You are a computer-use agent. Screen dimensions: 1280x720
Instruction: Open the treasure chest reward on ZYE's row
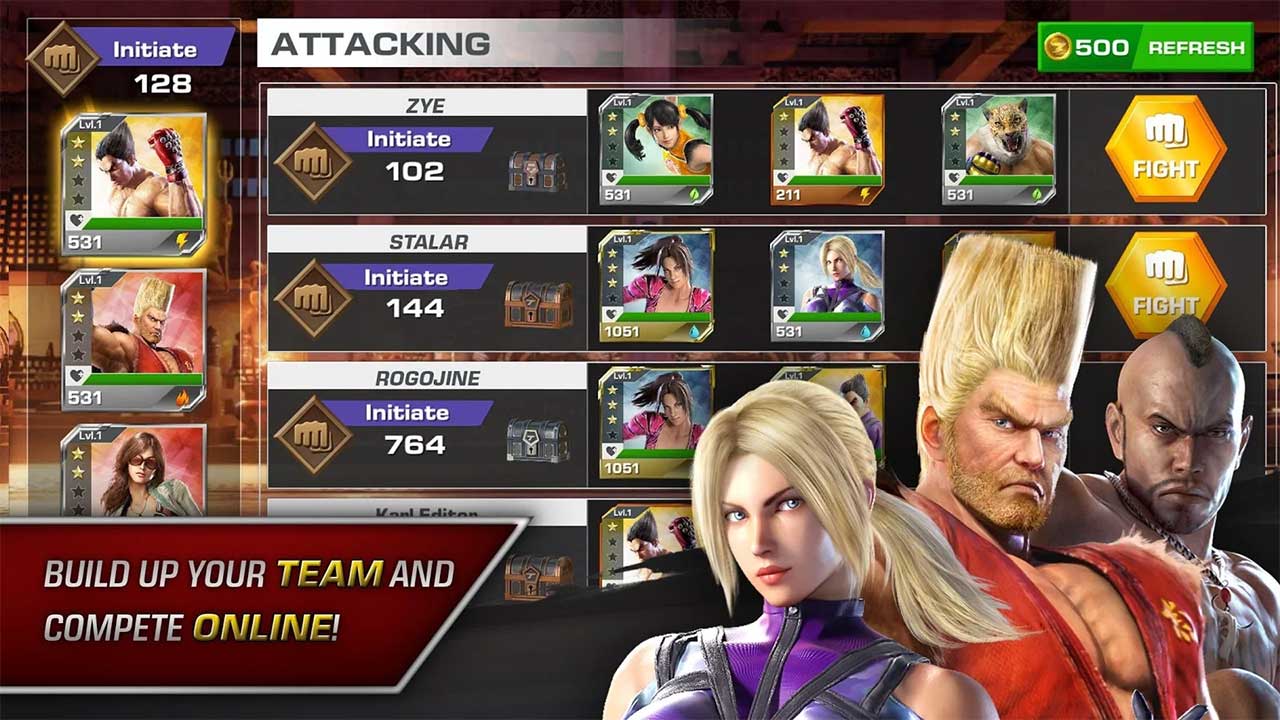(x=537, y=168)
